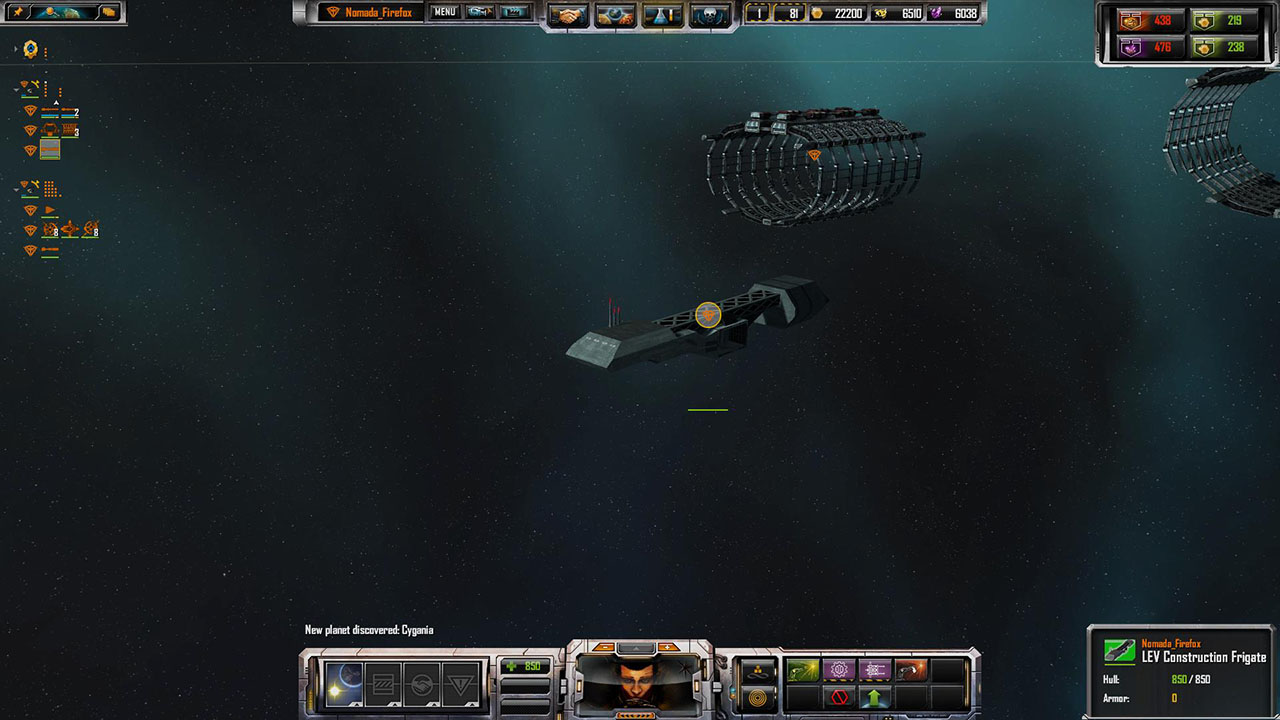
Task: Click the pin icon on the empire tree
Action: pyautogui.click(x=18, y=12)
